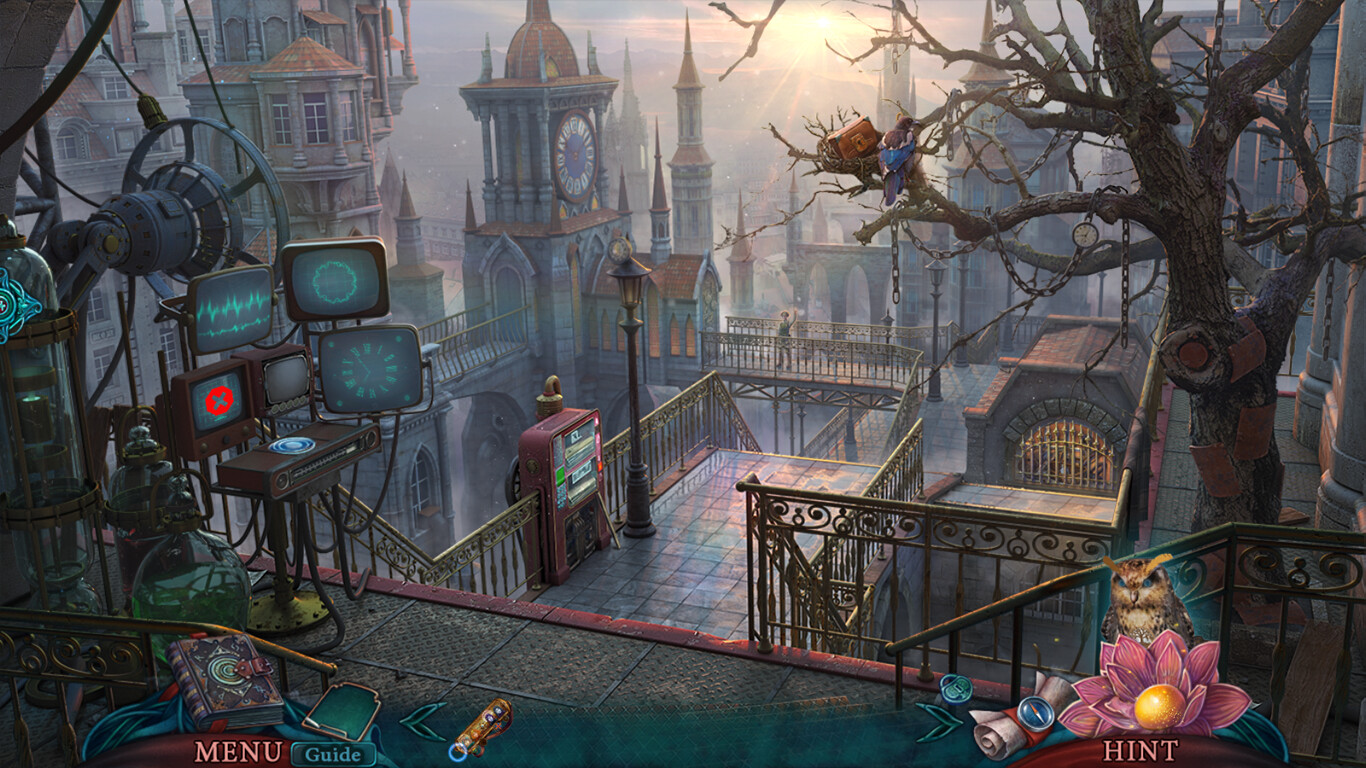Activate the glowing lotus orb
The image size is (1366, 768).
1160,705
